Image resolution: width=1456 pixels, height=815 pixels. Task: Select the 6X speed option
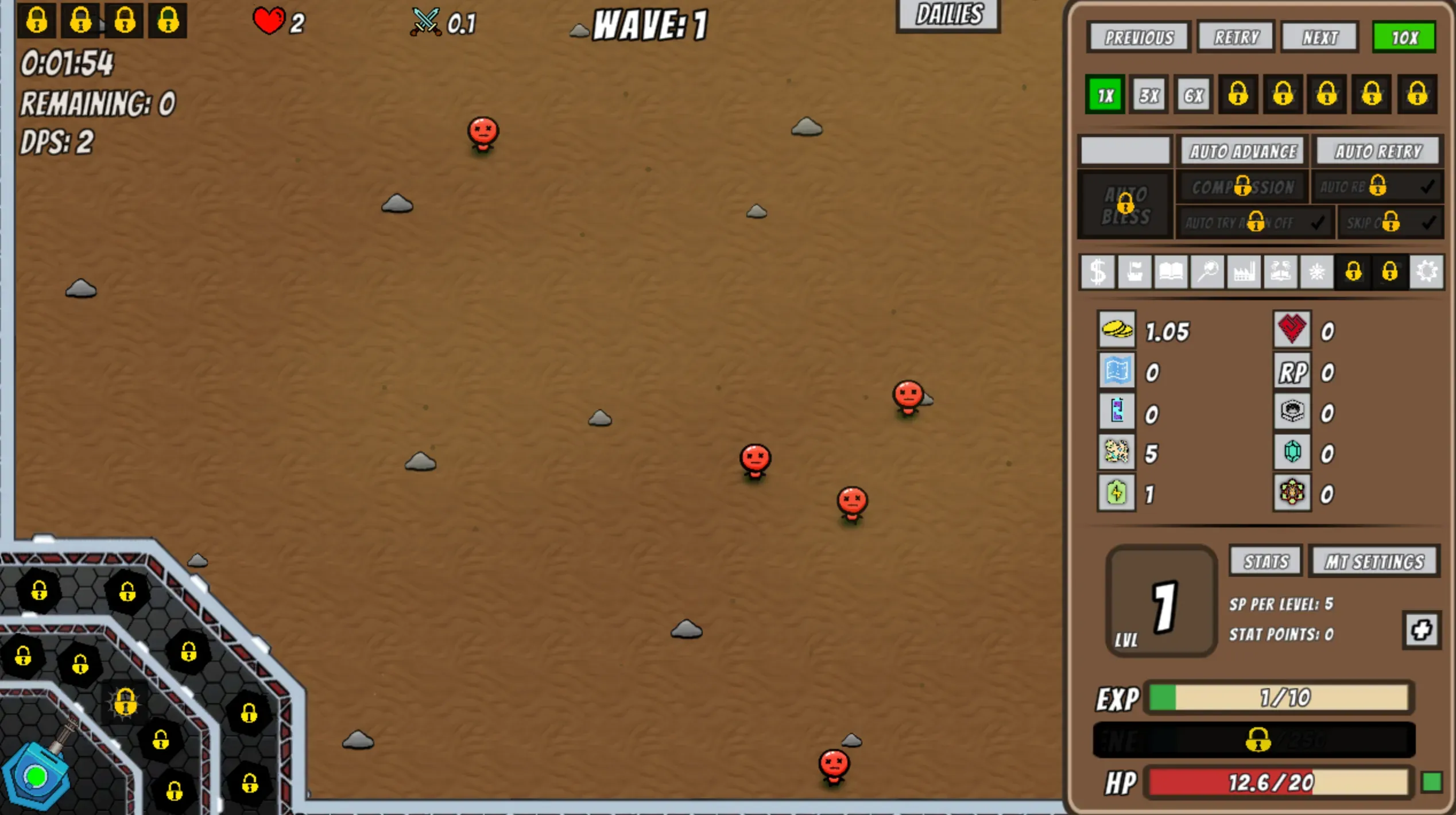pyautogui.click(x=1192, y=95)
